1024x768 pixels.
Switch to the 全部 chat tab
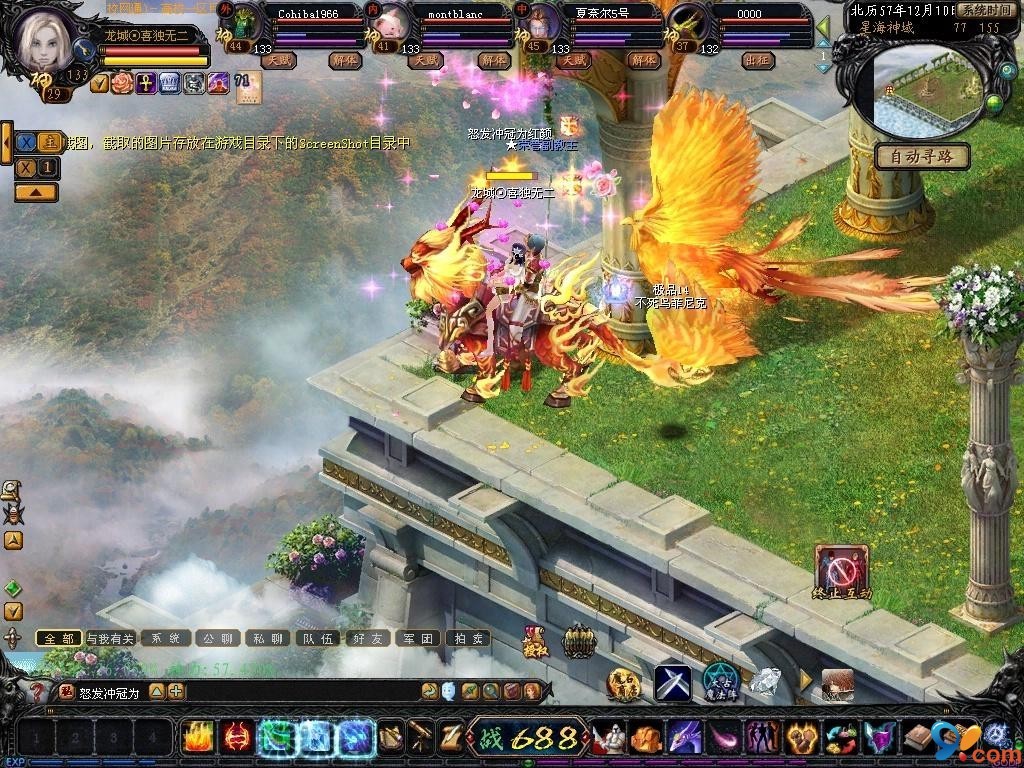coord(59,638)
